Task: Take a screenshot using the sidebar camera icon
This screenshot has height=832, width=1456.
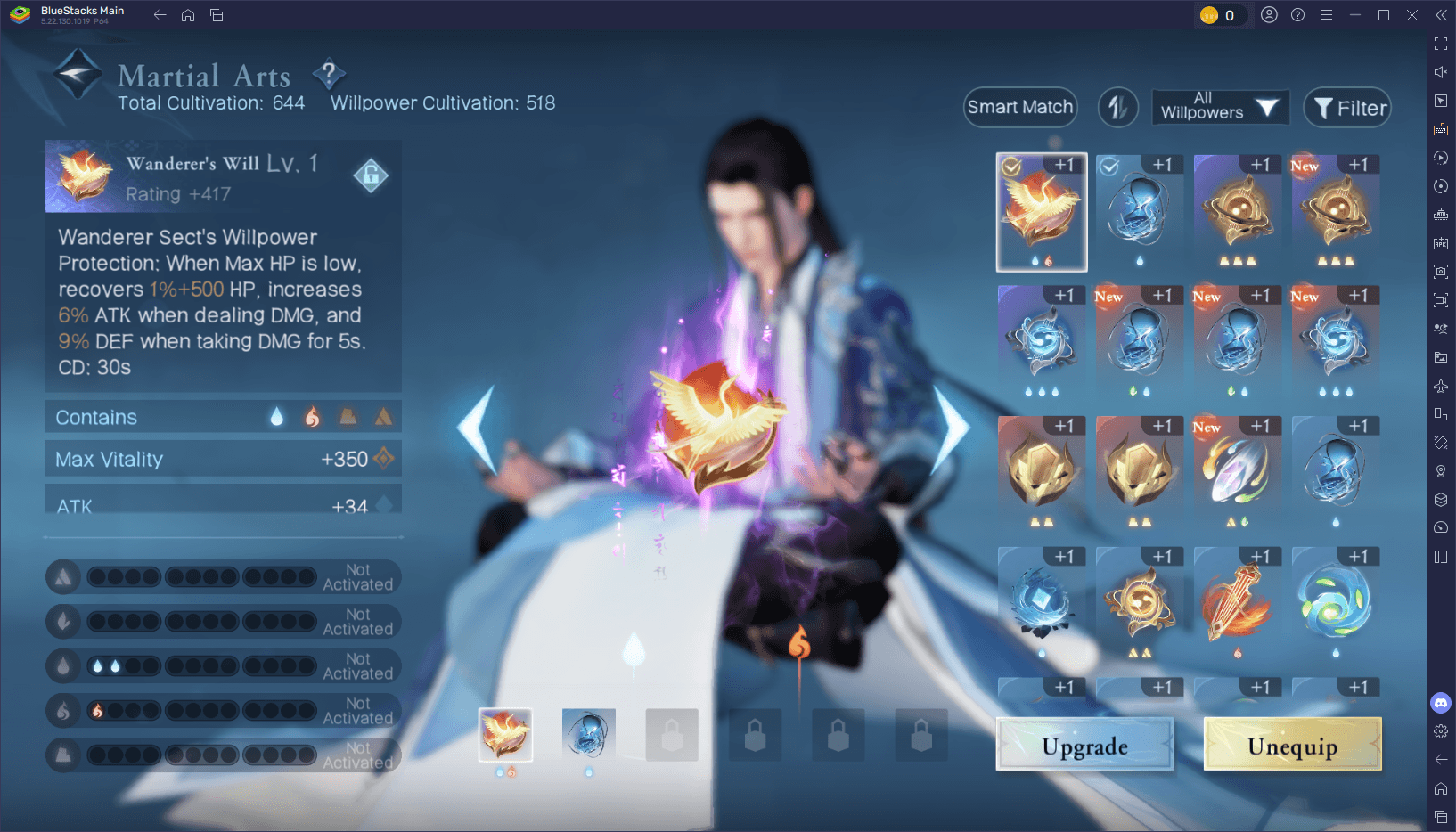Action: (1441, 272)
